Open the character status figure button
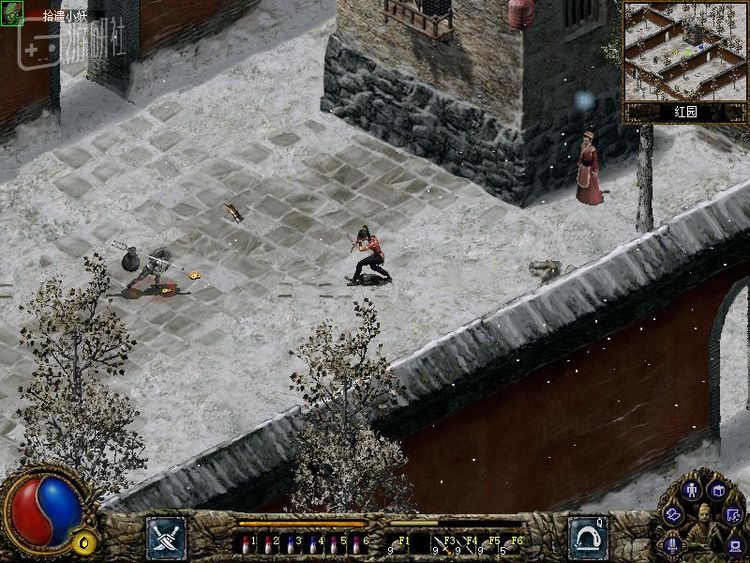Screen dimensions: 750x563 click(691, 490)
